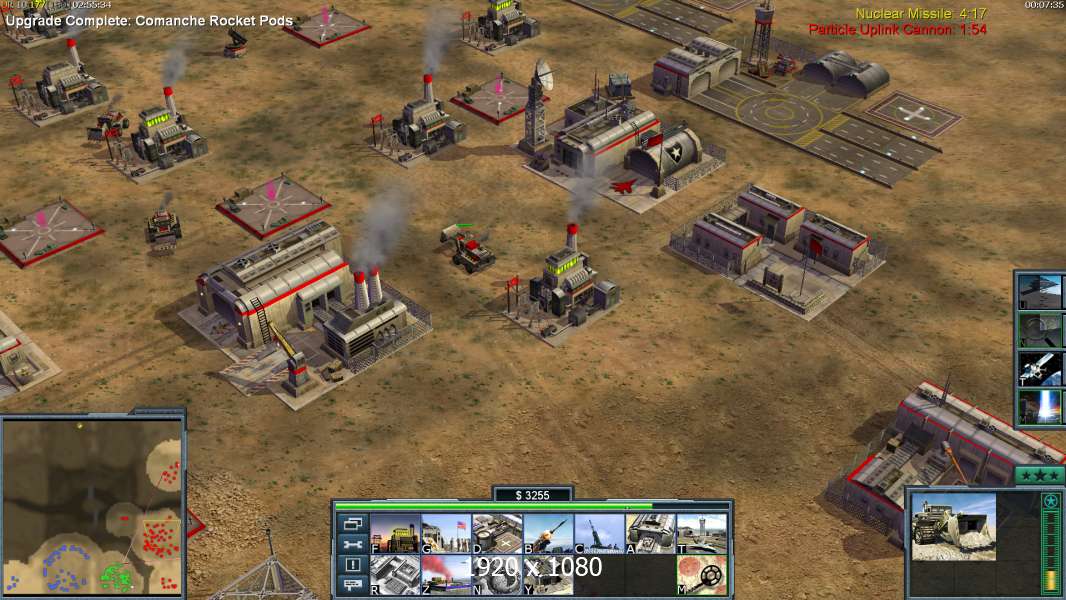The width and height of the screenshot is (1066, 600).
Task: Choose the red smoke drop zone icon
Action: (x=446, y=575)
